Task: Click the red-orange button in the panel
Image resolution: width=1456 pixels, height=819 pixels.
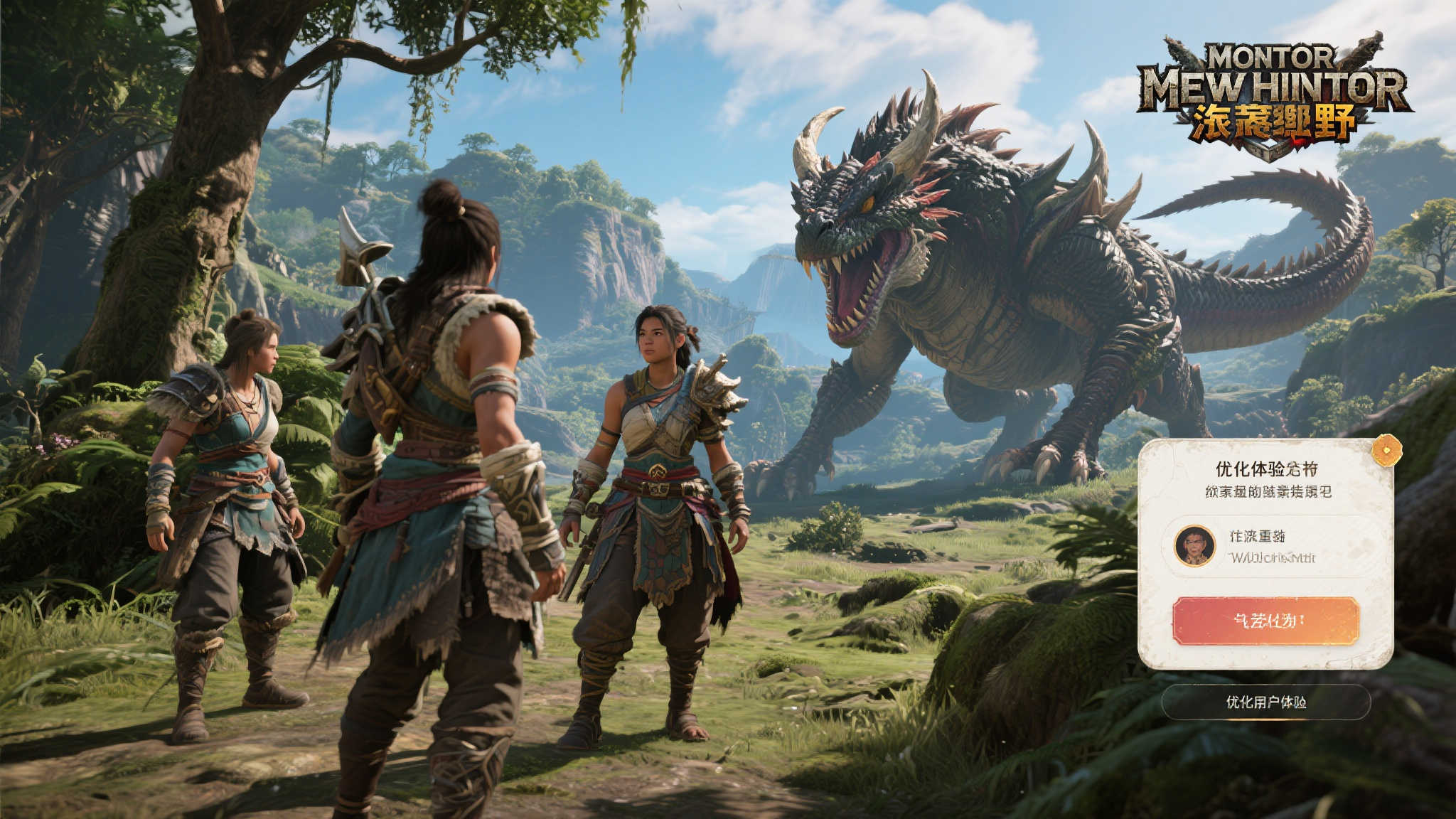Action: click(1265, 621)
